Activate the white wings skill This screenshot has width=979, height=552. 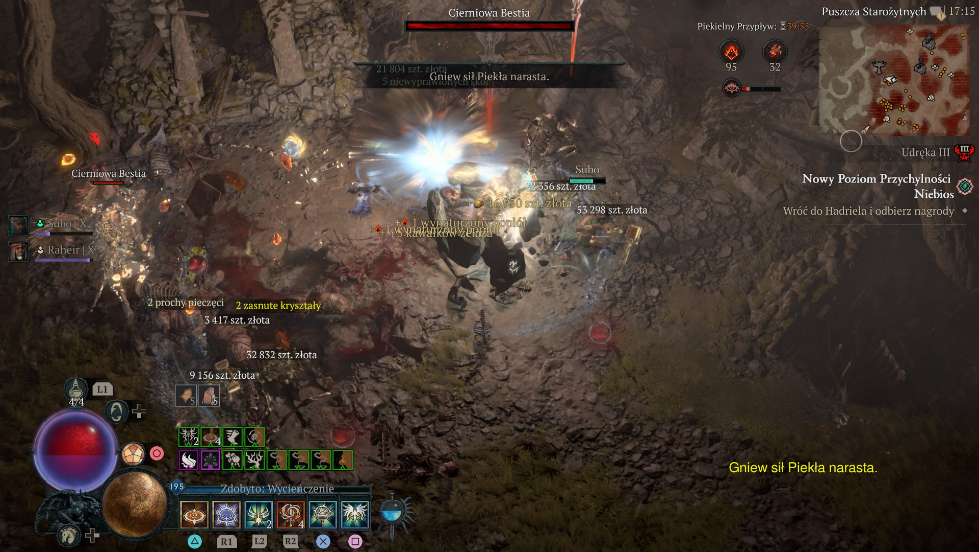coord(354,514)
